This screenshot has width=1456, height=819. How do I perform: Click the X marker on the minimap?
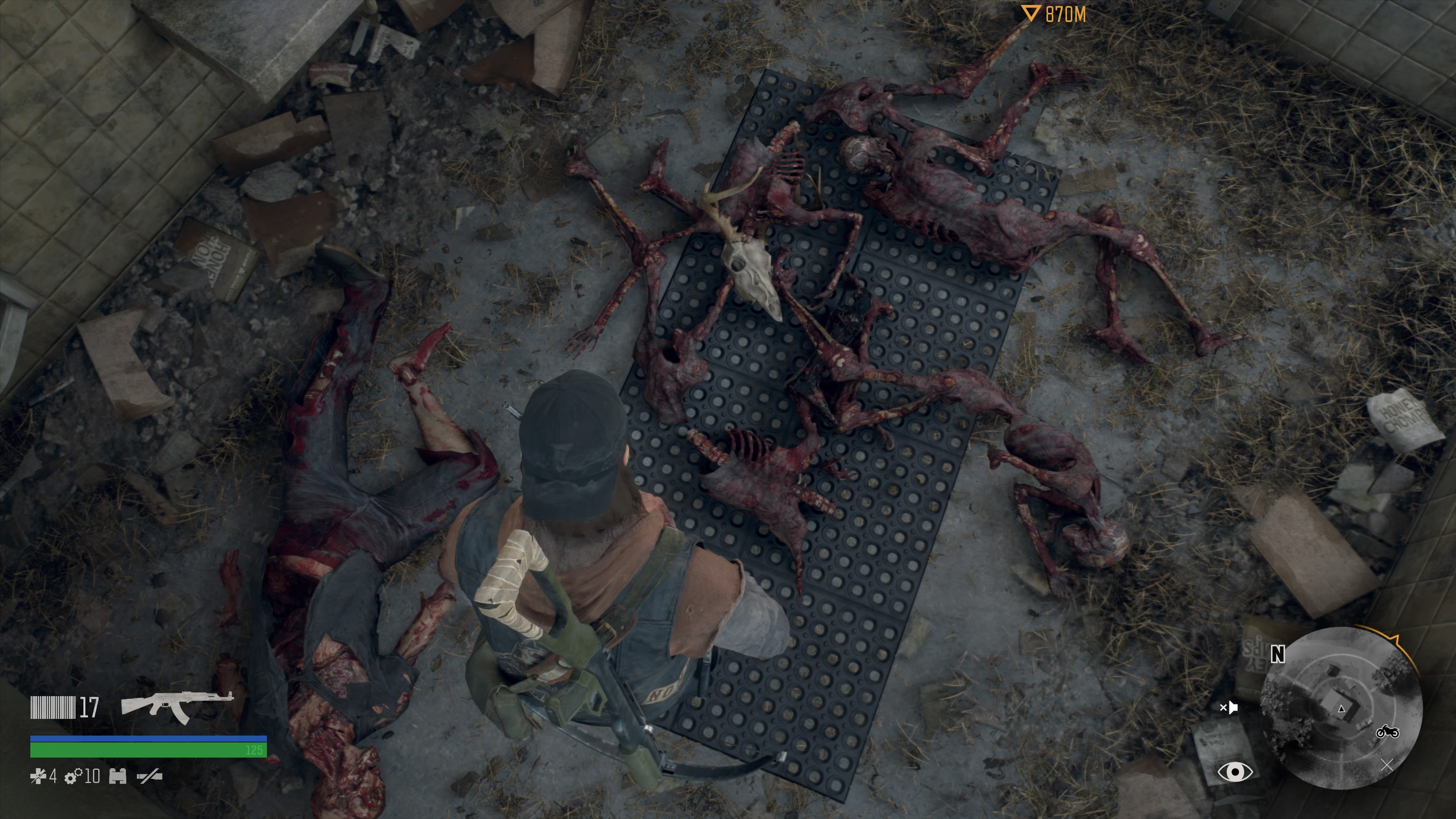[x=1387, y=765]
